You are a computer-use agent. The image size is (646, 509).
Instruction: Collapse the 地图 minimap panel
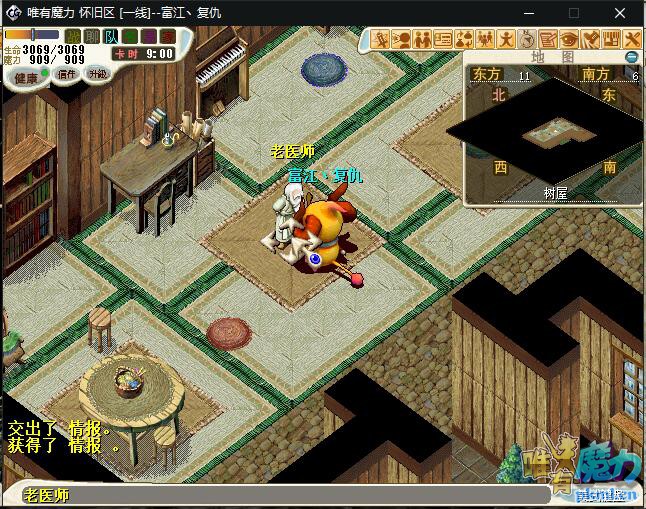pos(630,57)
